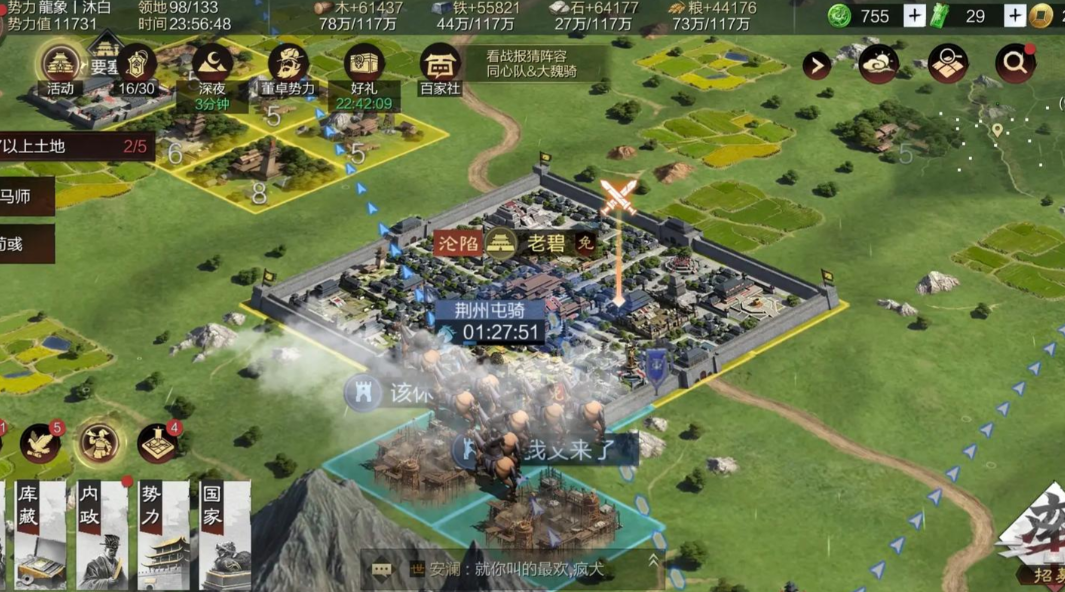Open the 内政 internal affairs menu

click(x=102, y=535)
